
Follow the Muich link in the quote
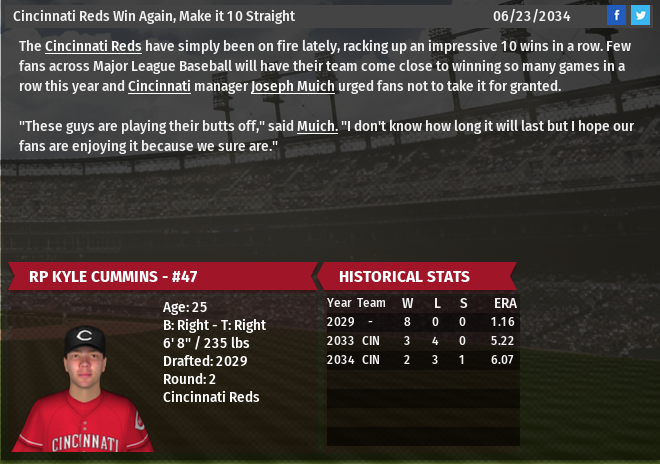point(317,126)
